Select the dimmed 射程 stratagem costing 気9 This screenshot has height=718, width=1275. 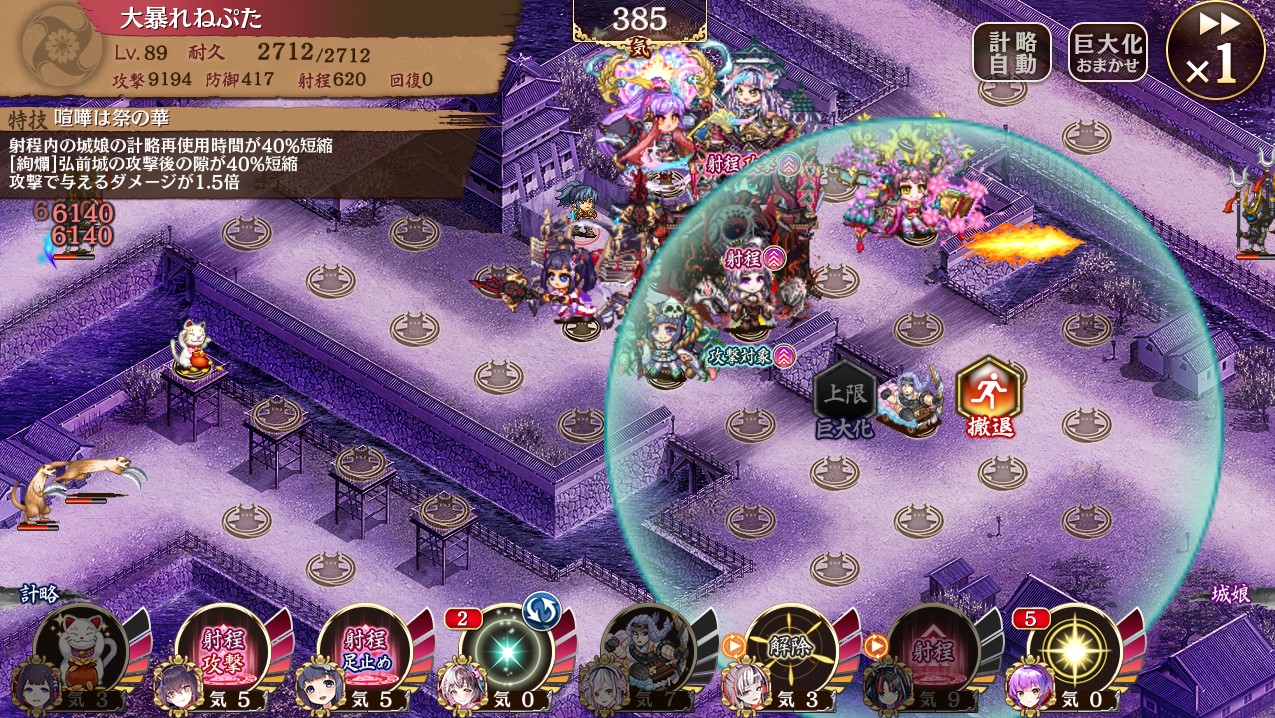(x=933, y=648)
